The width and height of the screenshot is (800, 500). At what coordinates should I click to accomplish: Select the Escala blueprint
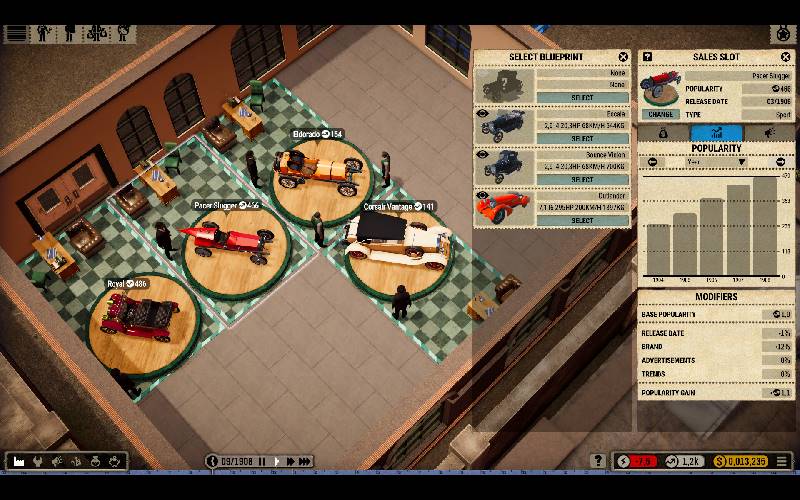(582, 139)
